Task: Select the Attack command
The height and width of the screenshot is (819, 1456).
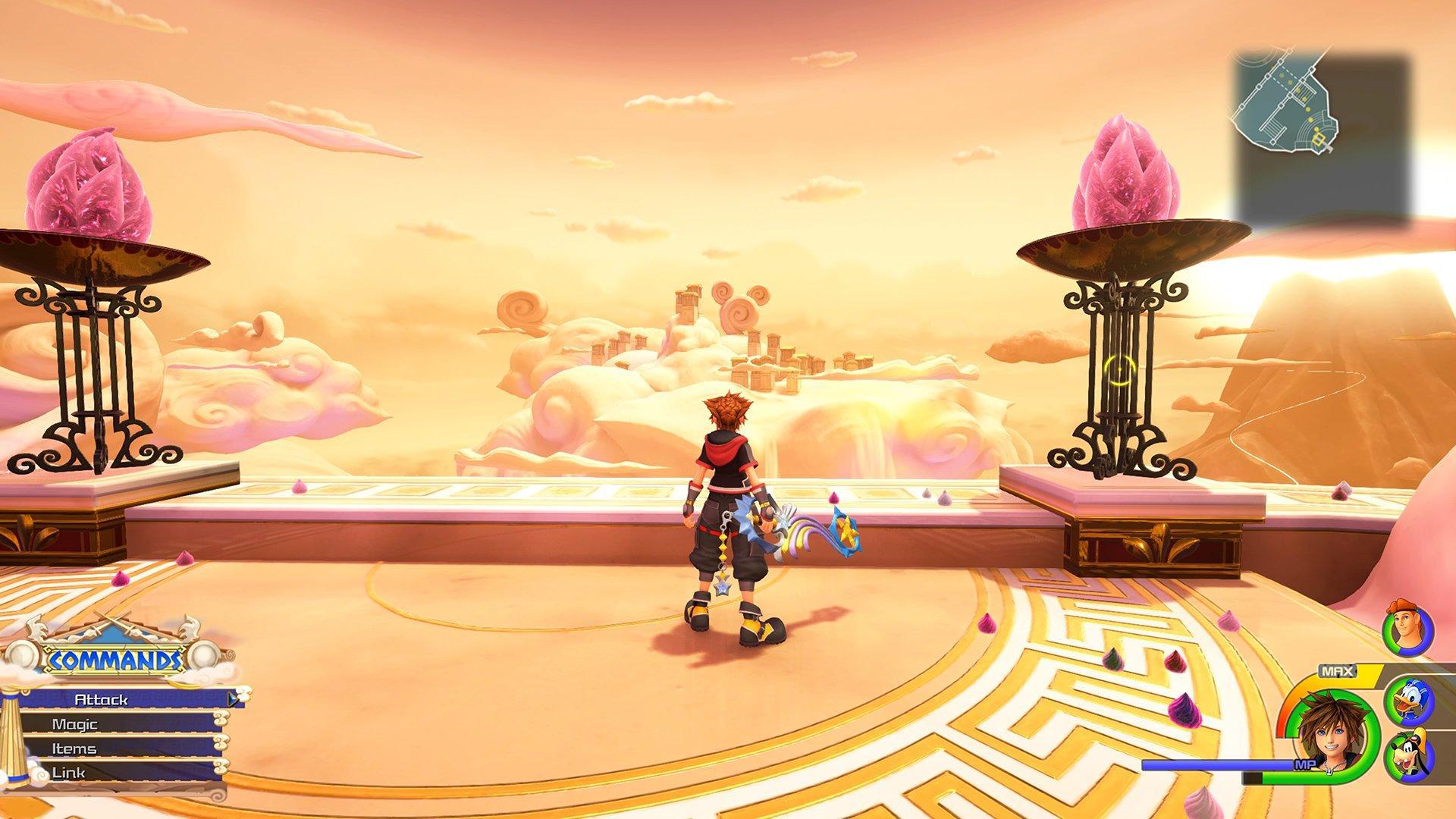Action: coord(102,699)
